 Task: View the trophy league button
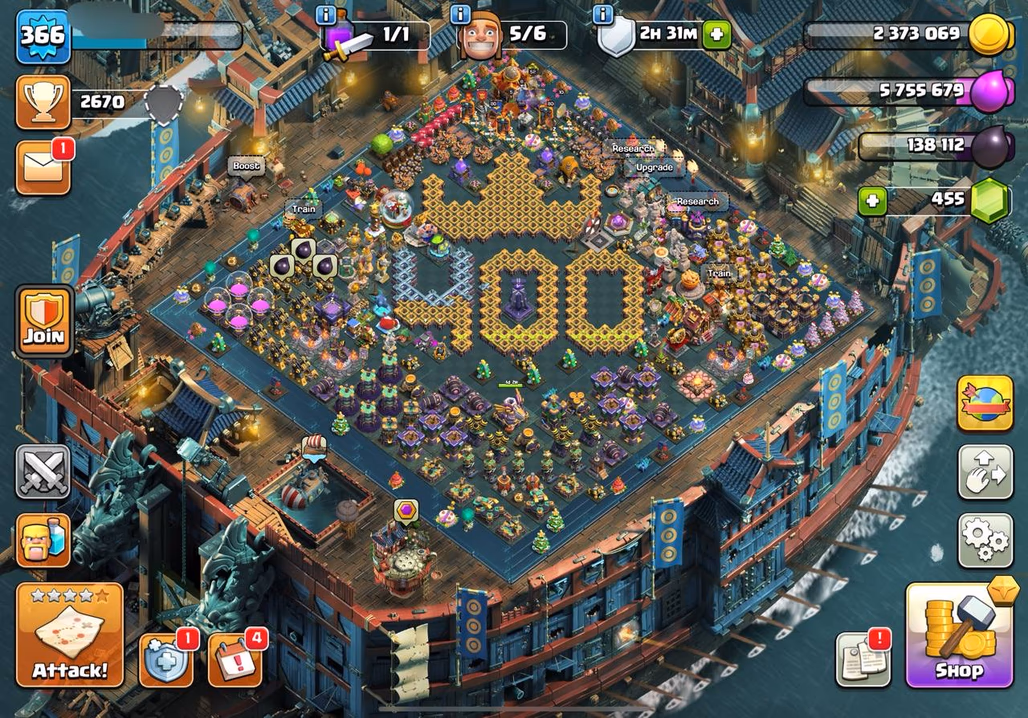43,102
